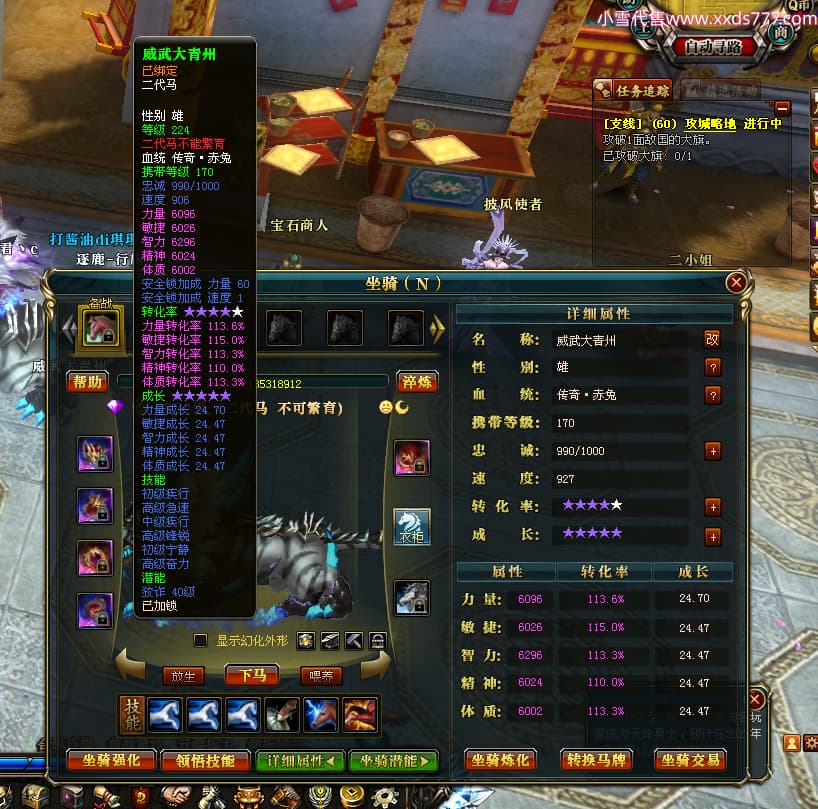Click the plus button beside 转化率

click(x=712, y=506)
